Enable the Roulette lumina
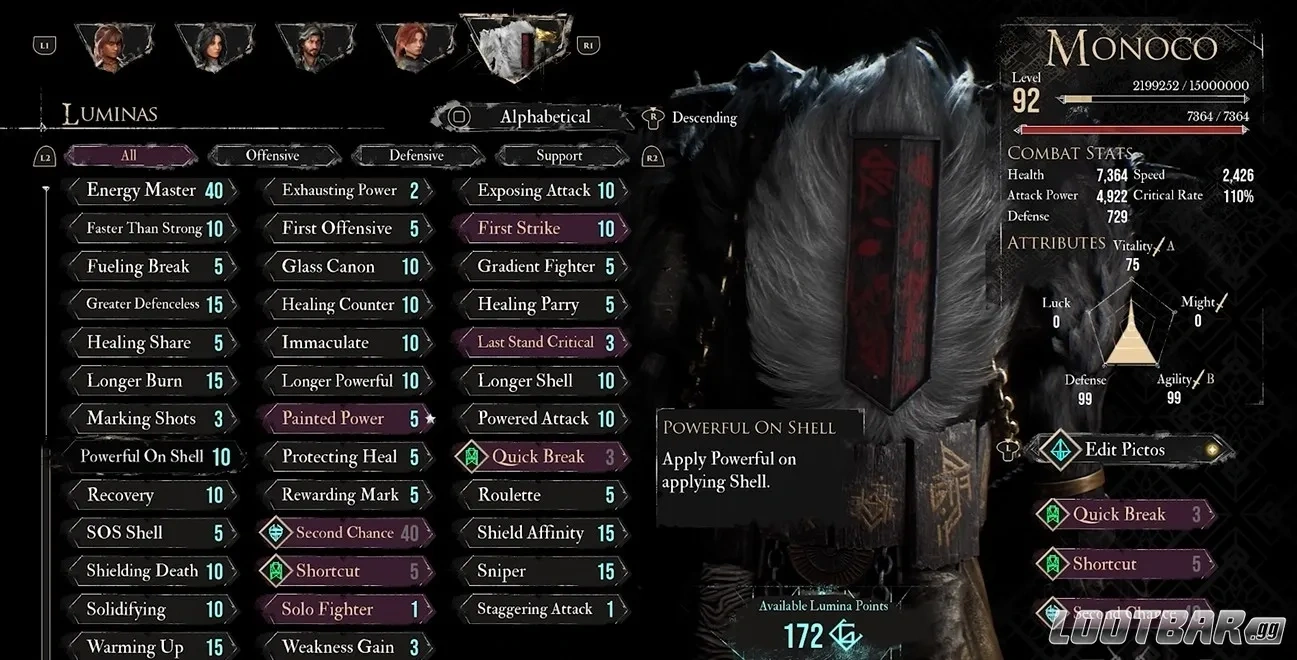Screen dimensions: 1297x660 click(x=541, y=495)
